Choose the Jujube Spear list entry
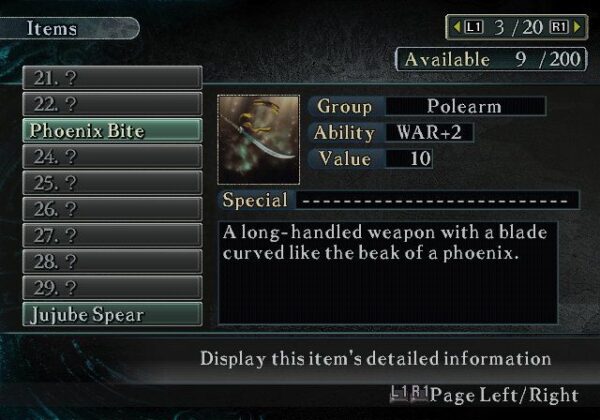This screenshot has width=600, height=420. click(112, 314)
